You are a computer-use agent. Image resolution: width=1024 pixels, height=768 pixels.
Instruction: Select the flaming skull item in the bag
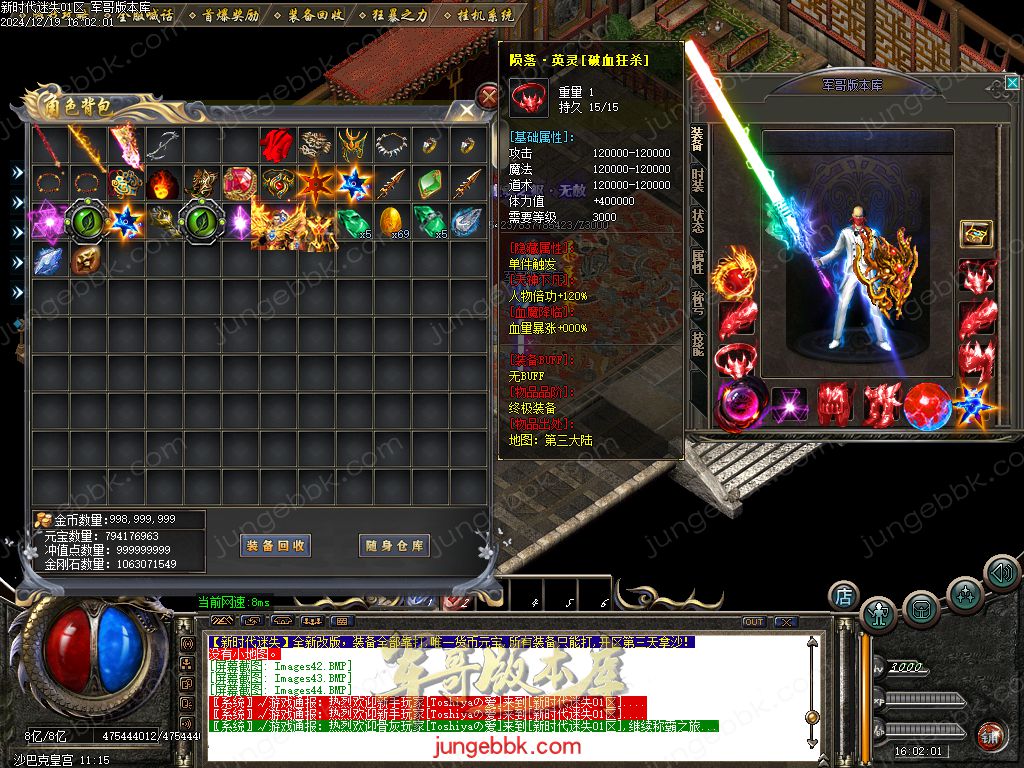pyautogui.click(x=162, y=184)
